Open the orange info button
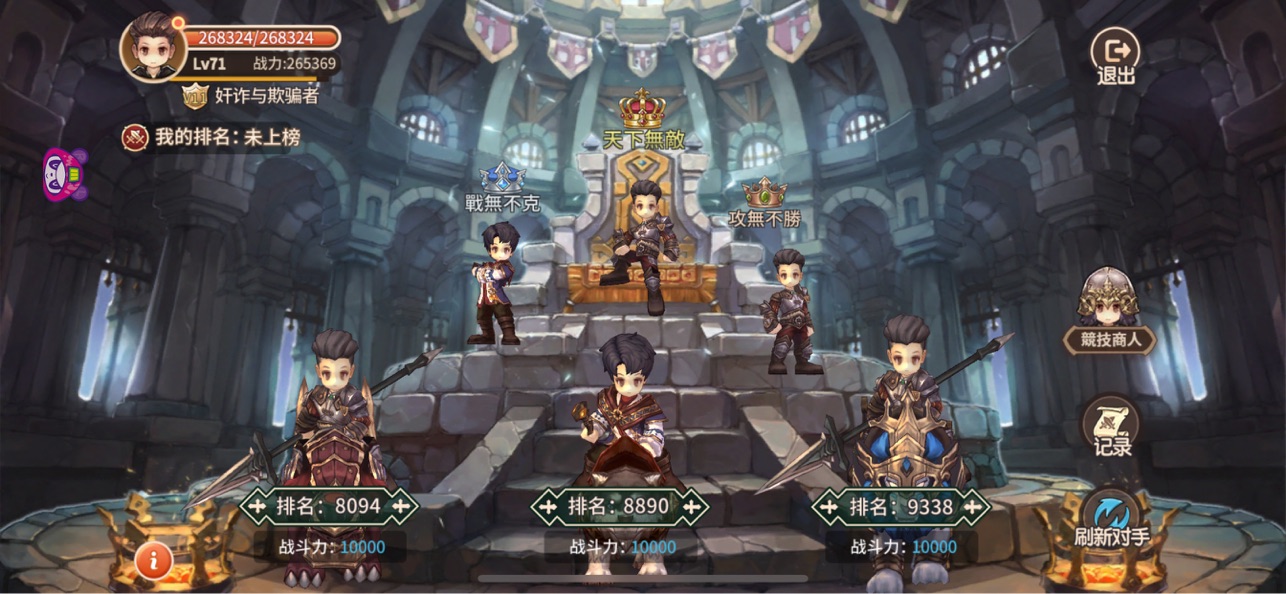This screenshot has height=594, width=1286. coord(153,560)
